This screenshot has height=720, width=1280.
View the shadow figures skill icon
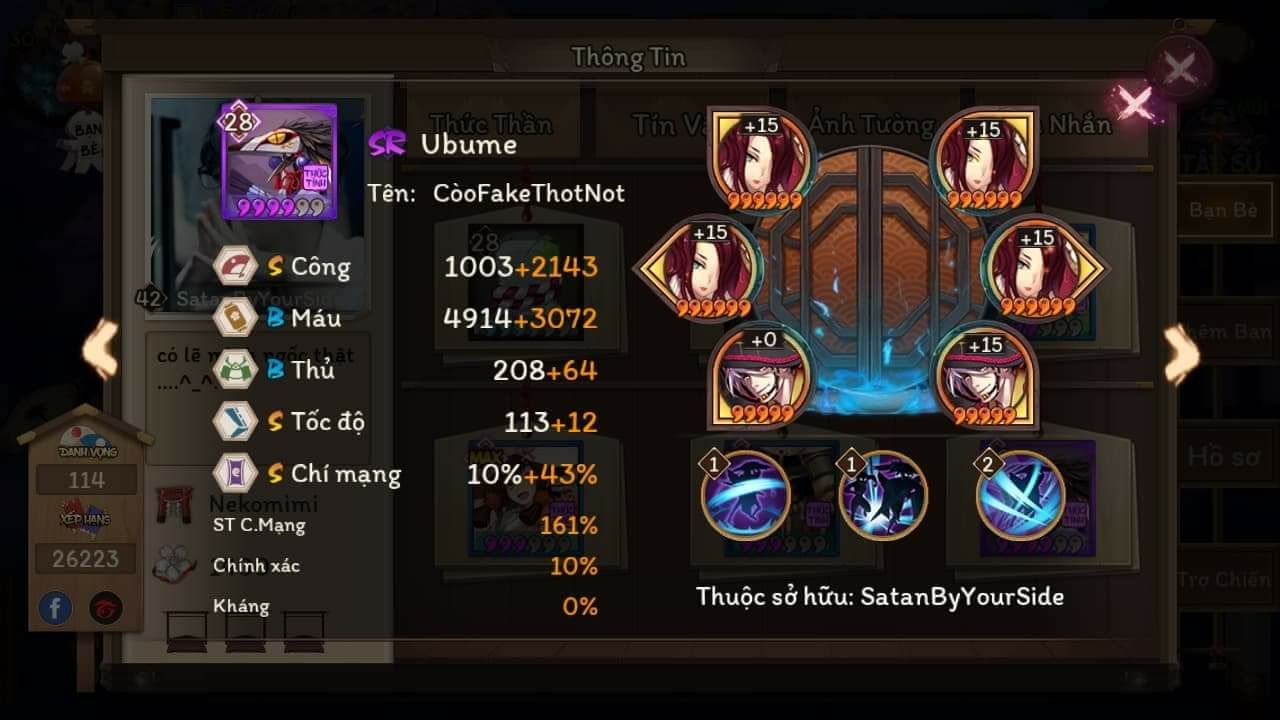tap(883, 495)
